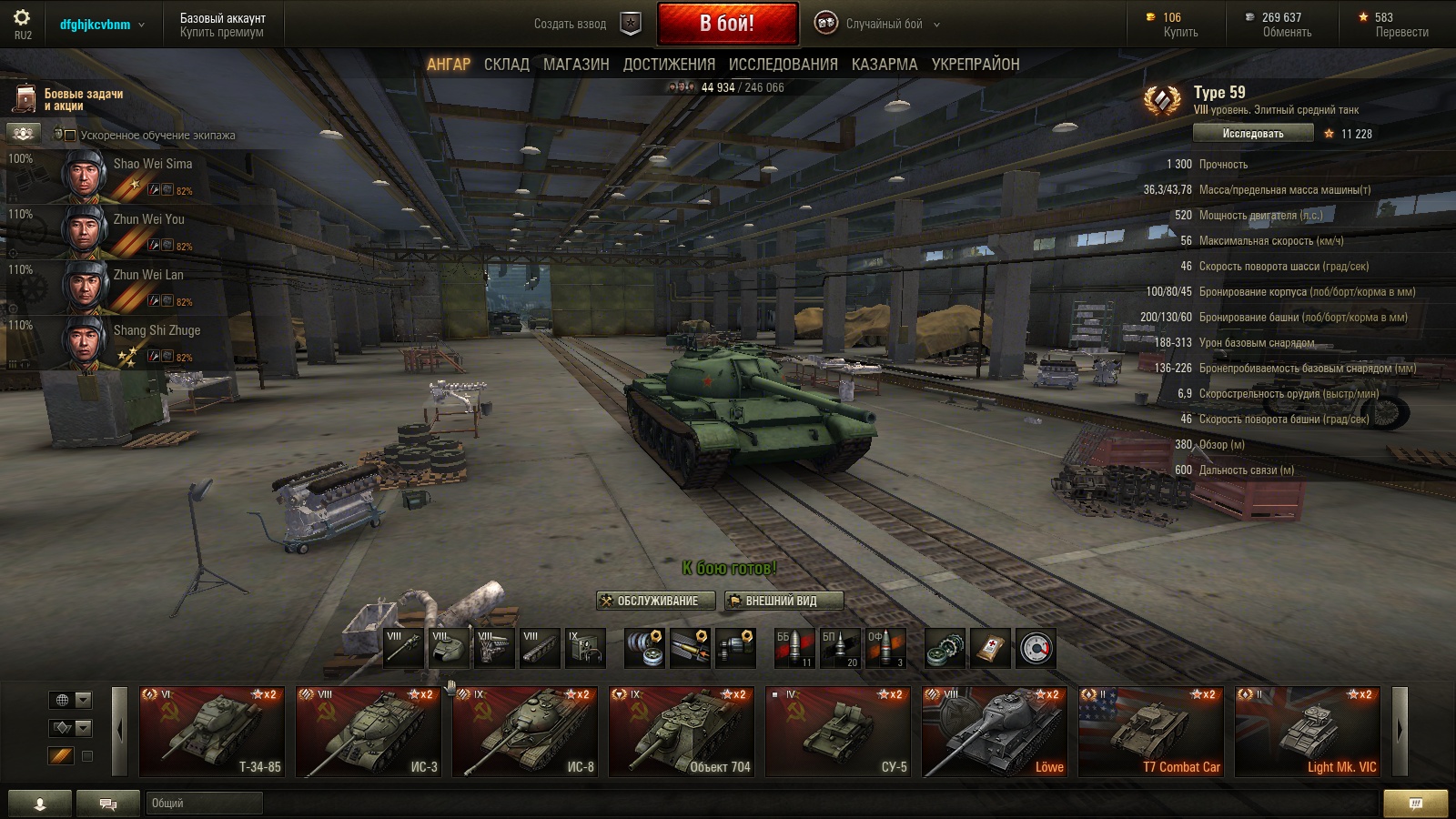Viewport: 1456px width, 819px height.
Task: Choose the Löwe tank from carousel
Action: pos(995,732)
